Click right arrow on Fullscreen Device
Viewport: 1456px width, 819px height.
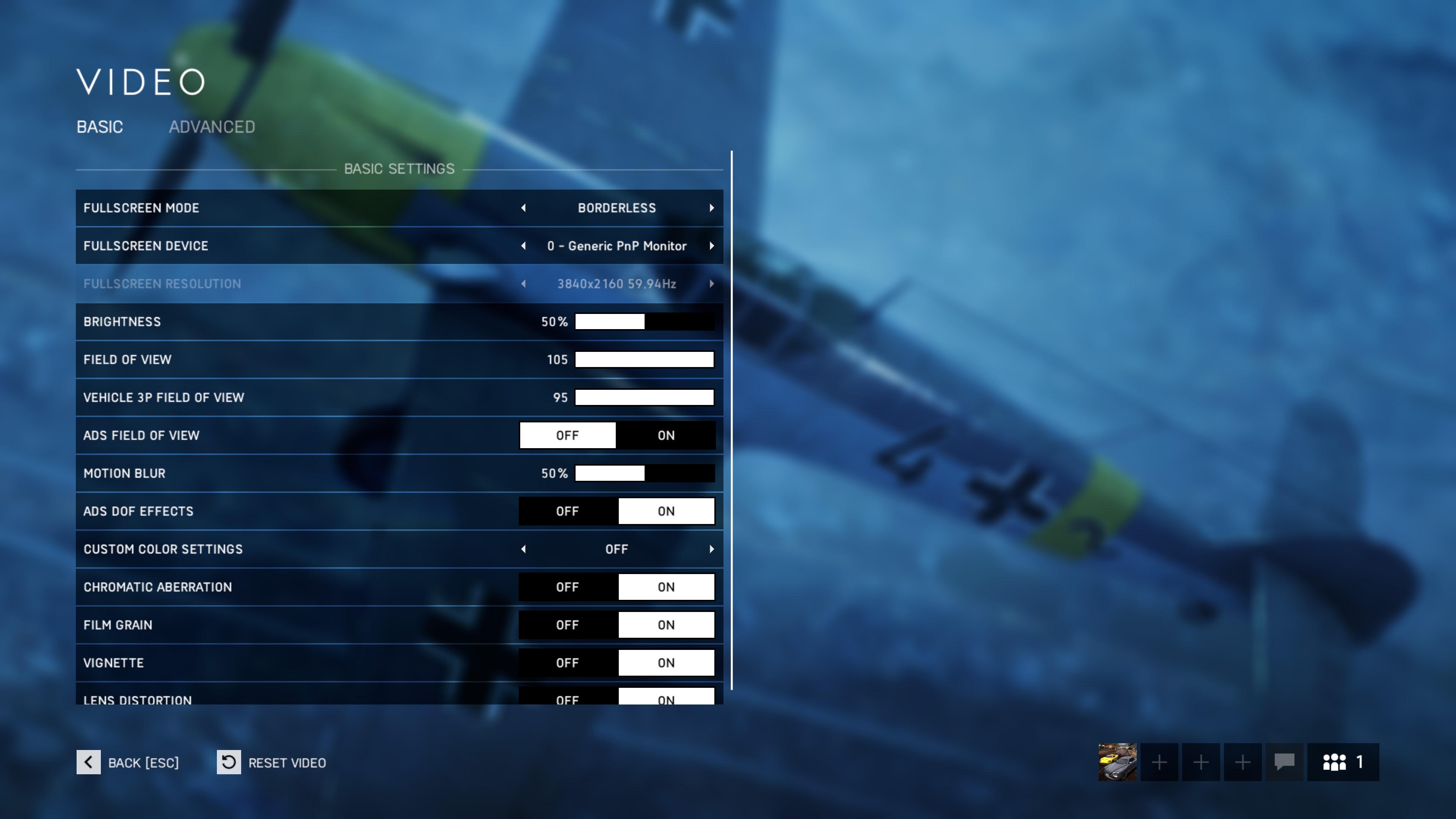tap(712, 245)
